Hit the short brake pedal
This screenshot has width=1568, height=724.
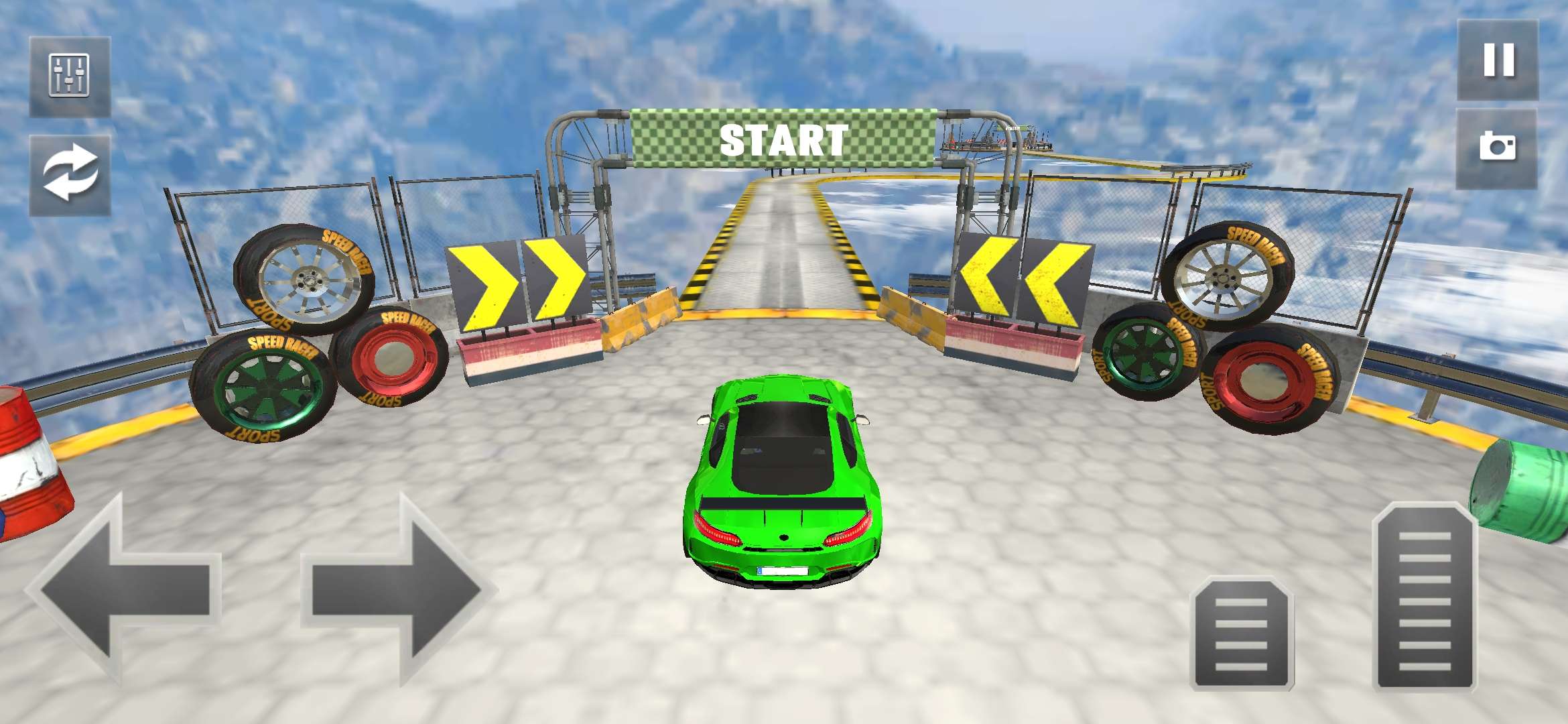pos(1242,633)
